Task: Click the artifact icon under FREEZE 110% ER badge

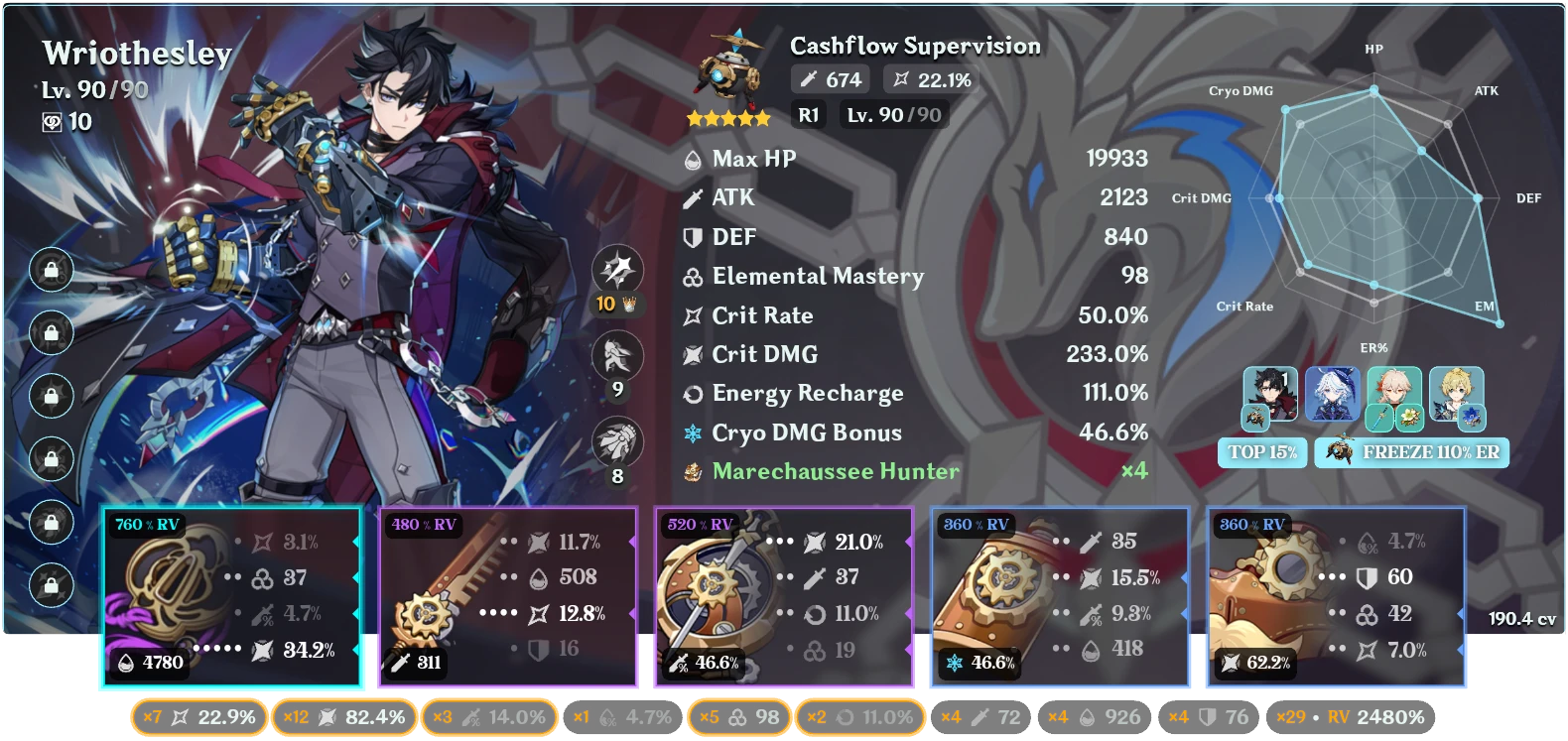Action: coord(1339,452)
